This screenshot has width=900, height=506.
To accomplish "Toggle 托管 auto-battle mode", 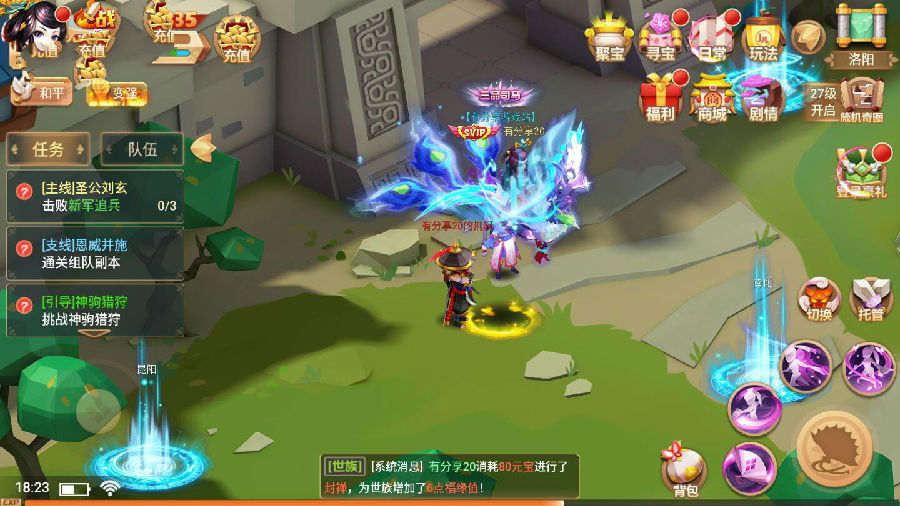I will (x=868, y=300).
